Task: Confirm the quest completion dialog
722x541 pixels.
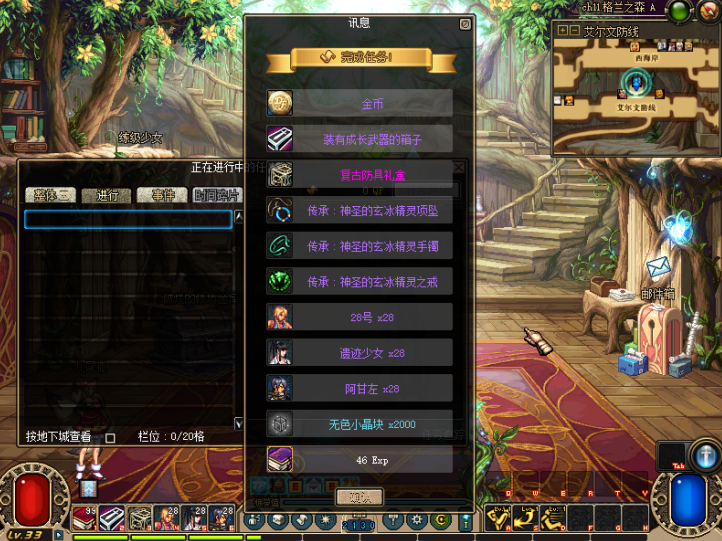Action: (x=359, y=496)
